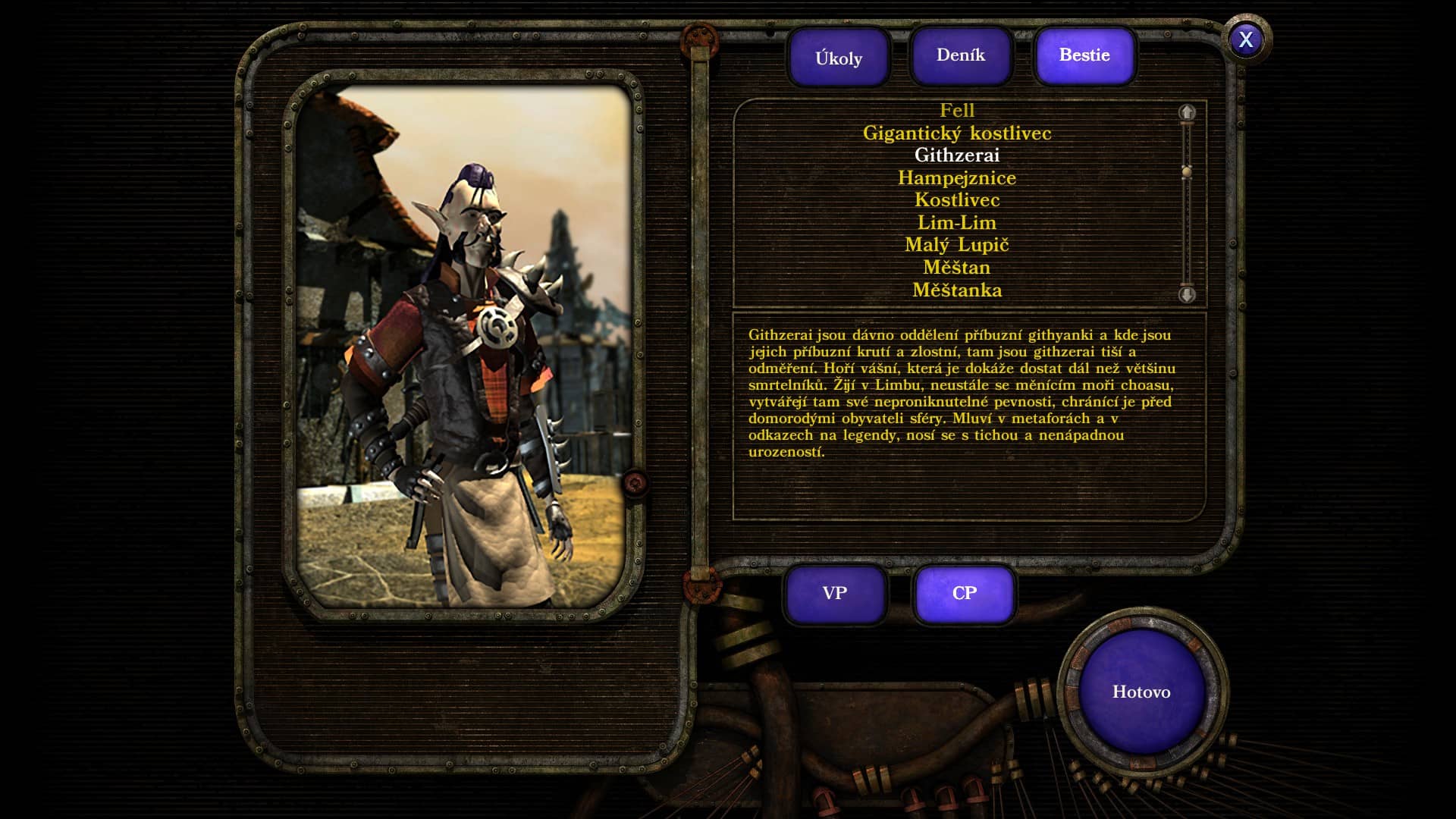The image size is (1456, 819).
Task: Confirm with the Hotovo button
Action: (1141, 692)
